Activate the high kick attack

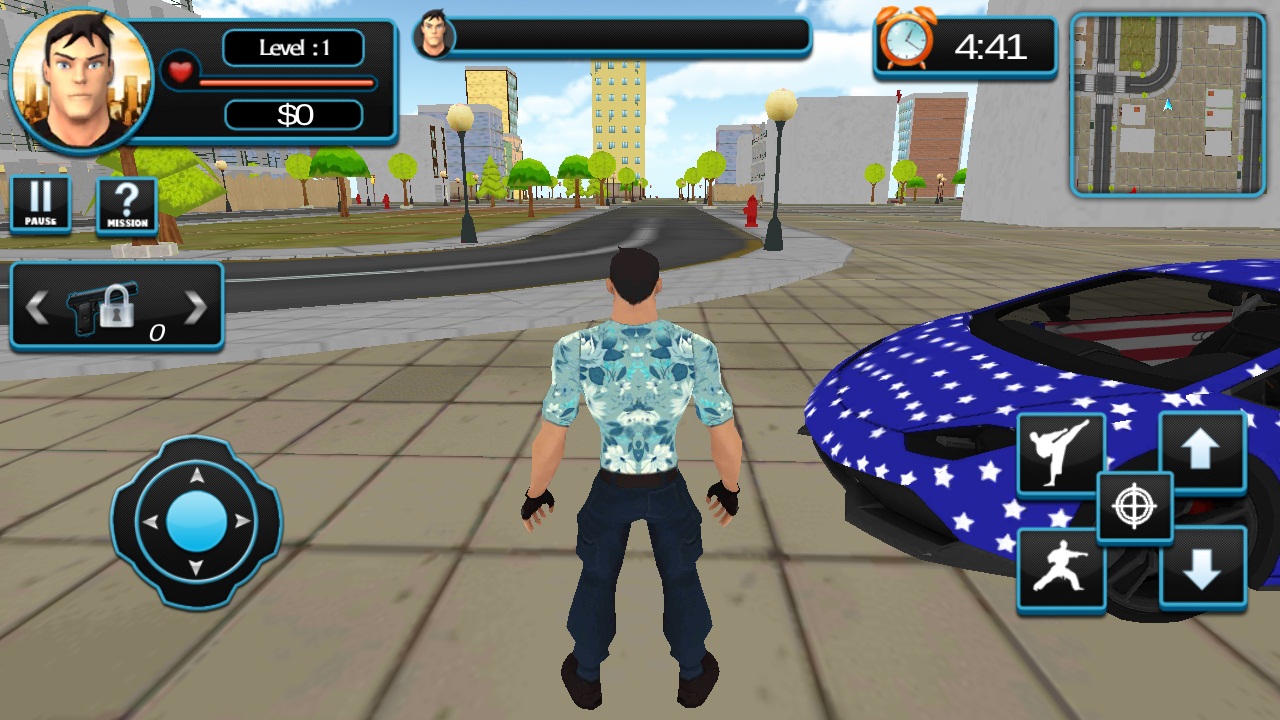tap(1061, 454)
